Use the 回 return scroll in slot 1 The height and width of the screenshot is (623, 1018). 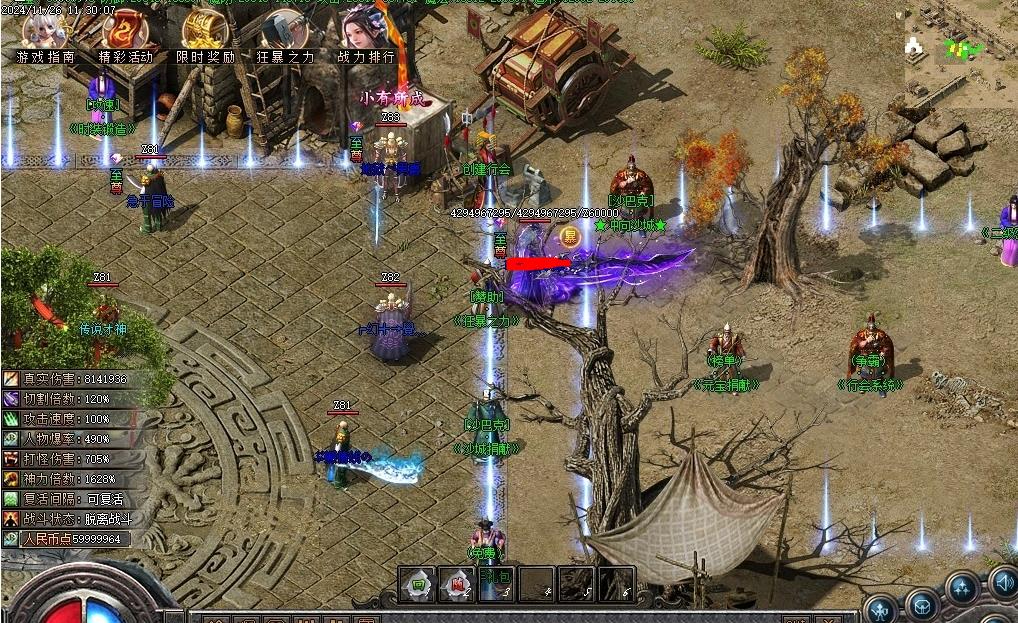[x=417, y=584]
